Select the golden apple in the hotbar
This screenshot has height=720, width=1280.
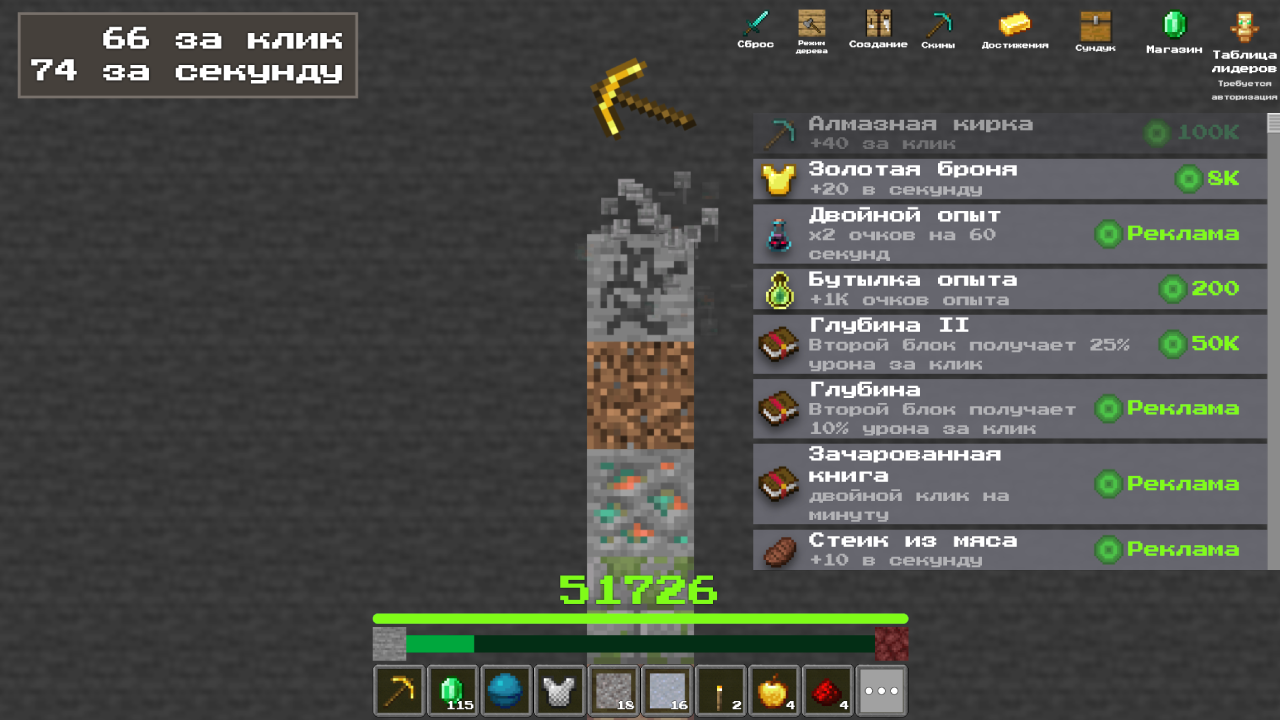click(774, 690)
